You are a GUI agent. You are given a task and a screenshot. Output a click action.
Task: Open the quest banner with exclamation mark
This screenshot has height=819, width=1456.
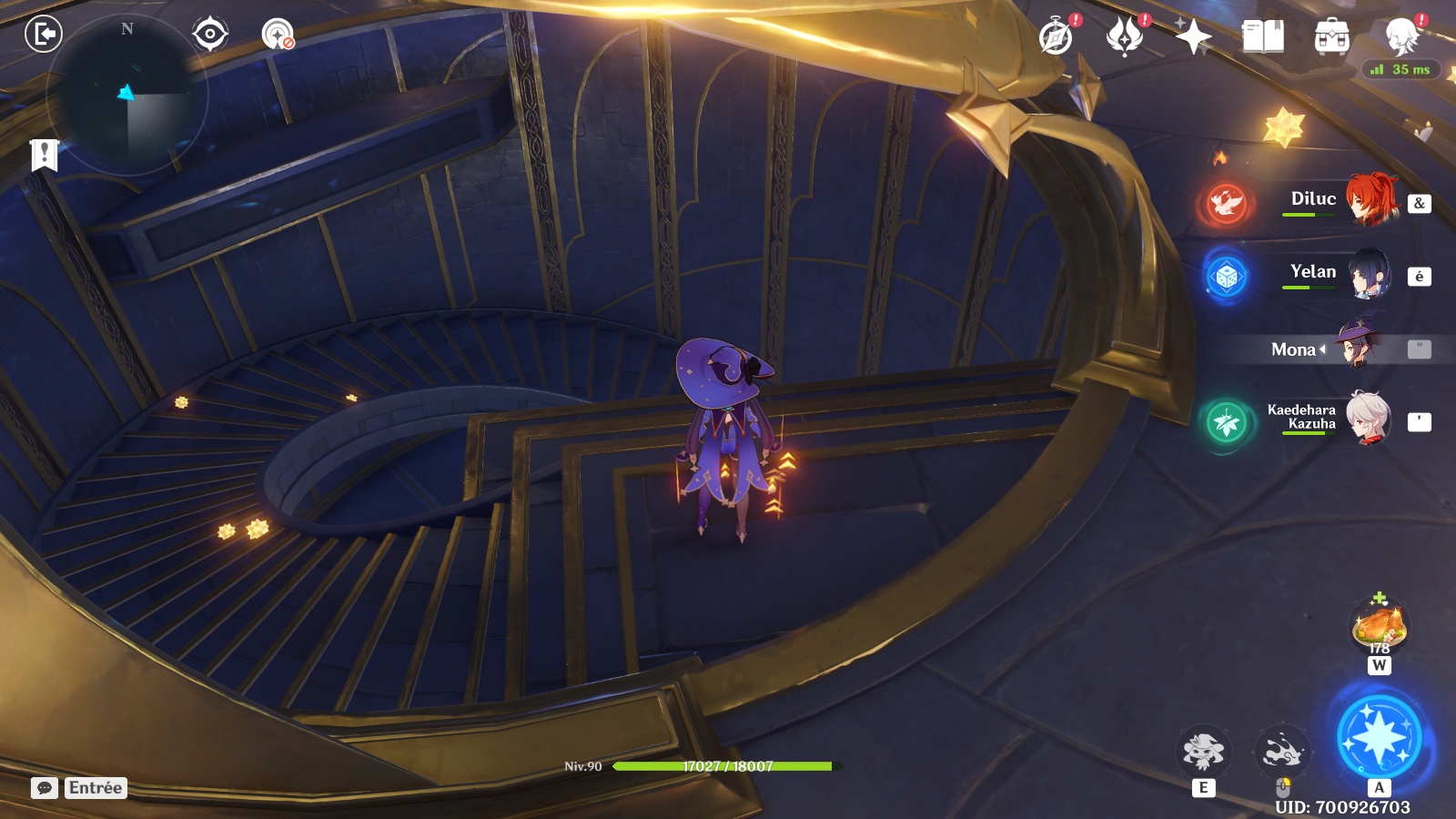44,155
